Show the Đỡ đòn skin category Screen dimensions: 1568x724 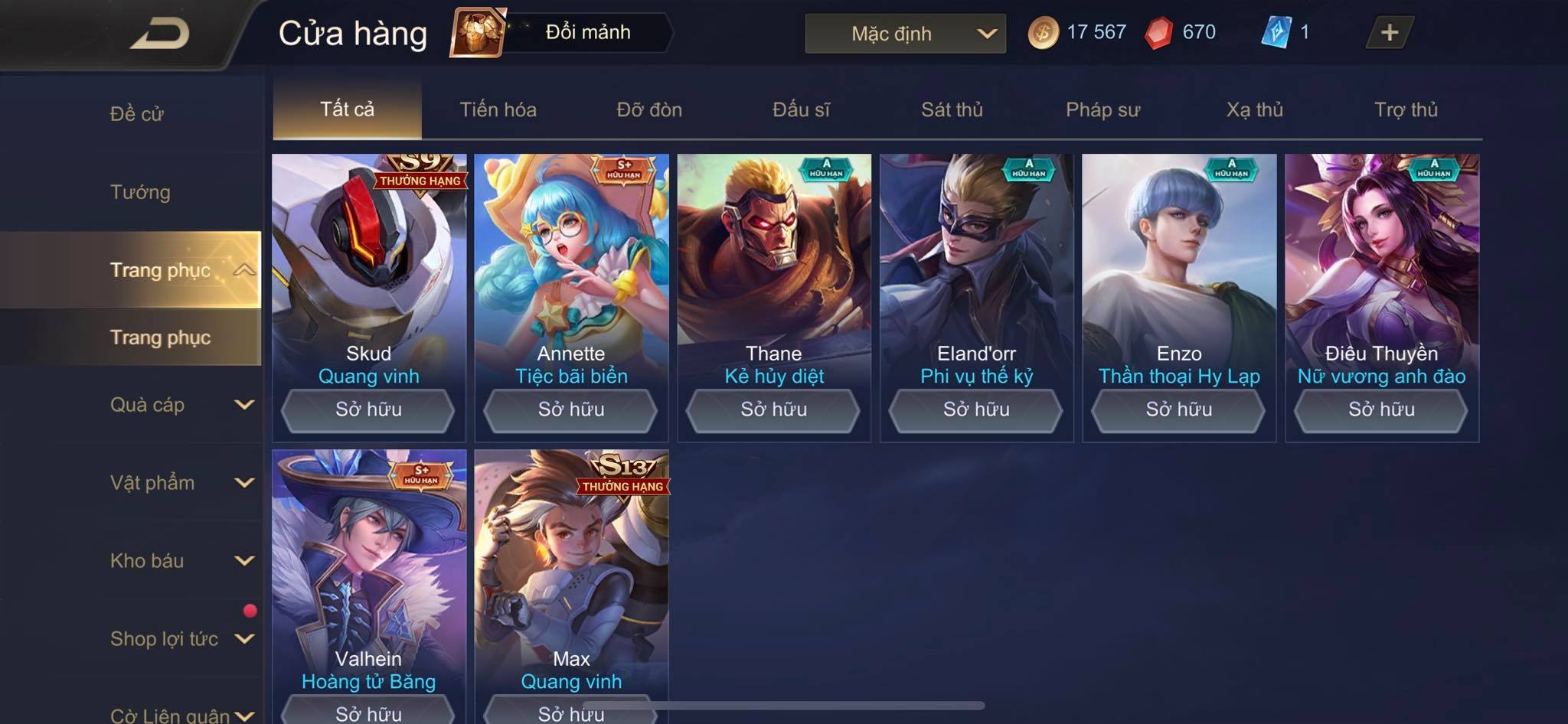click(x=649, y=109)
